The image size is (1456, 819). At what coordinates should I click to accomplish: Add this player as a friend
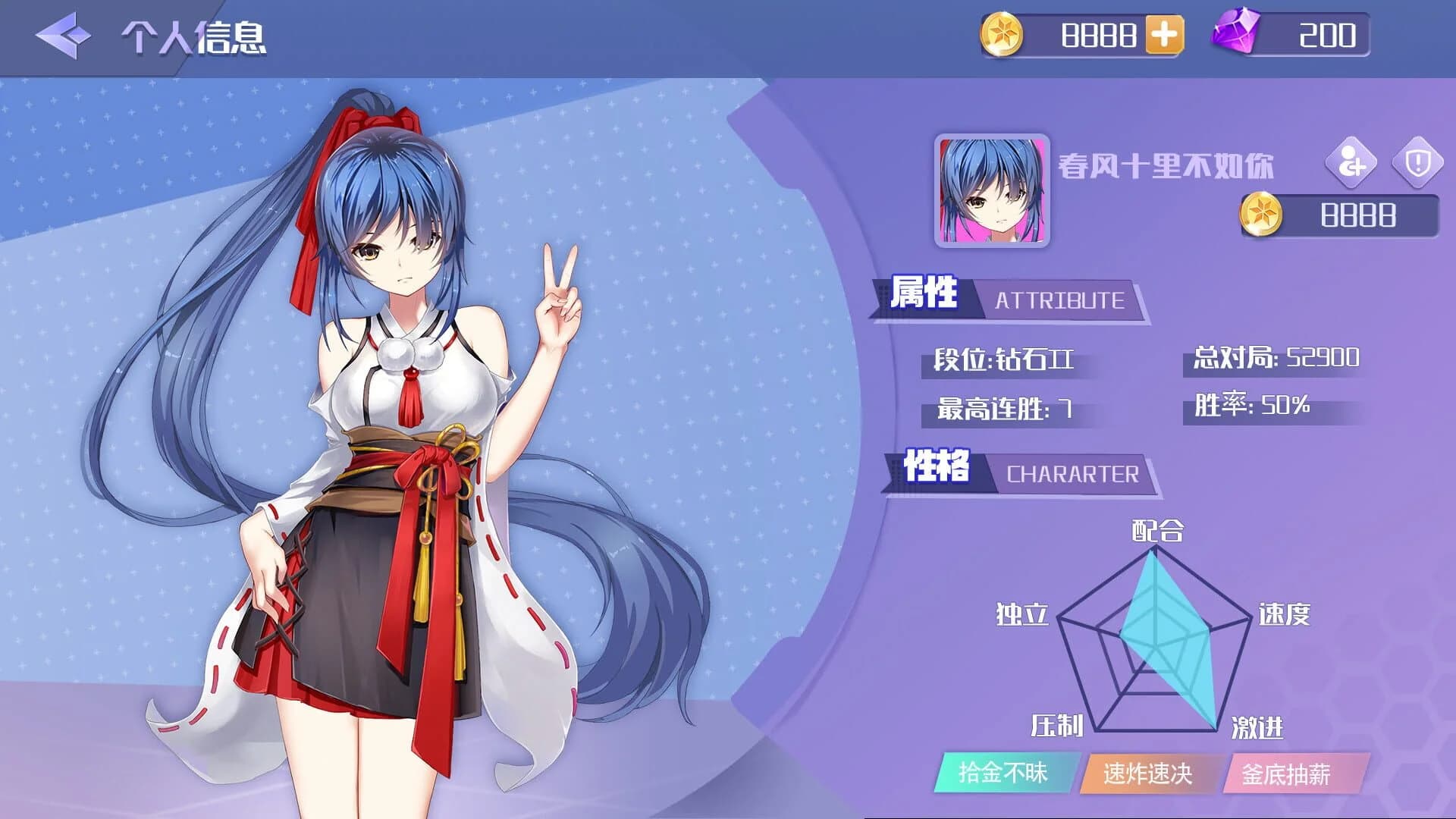pos(1351,162)
